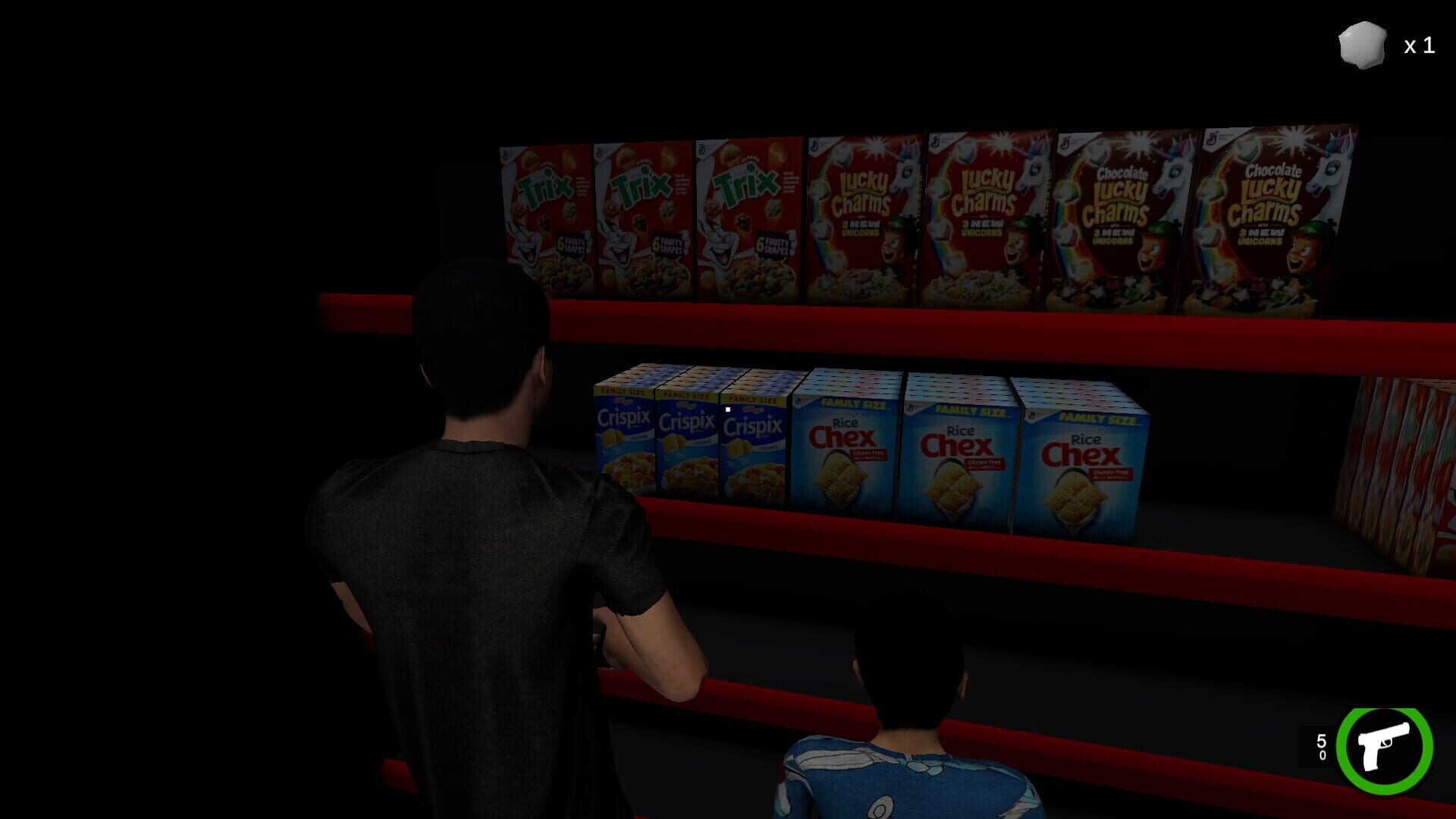
Task: Select the first Trix cereal box
Action: click(x=546, y=212)
